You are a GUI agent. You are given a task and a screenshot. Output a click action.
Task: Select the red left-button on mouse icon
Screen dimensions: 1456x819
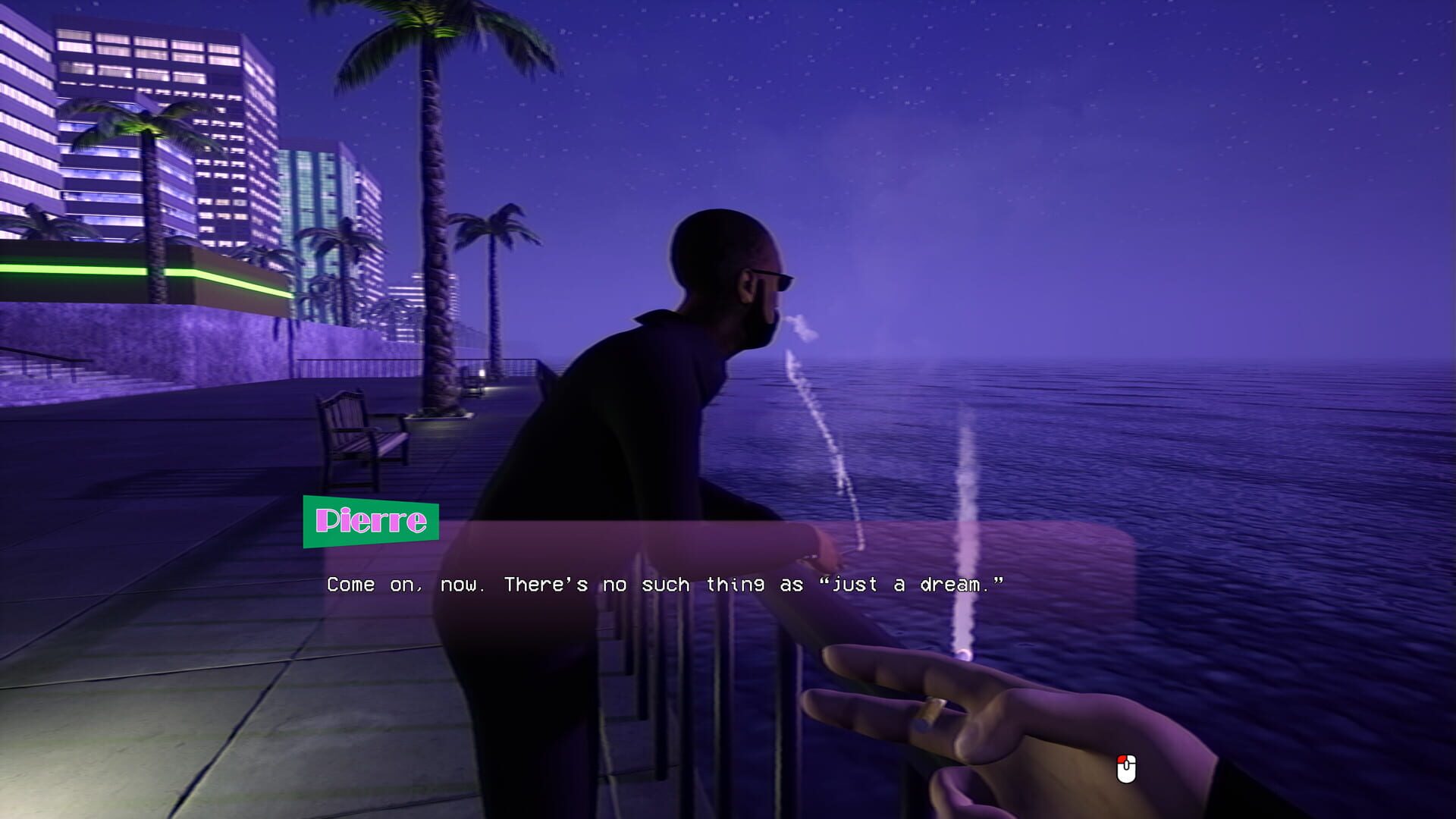[1122, 759]
